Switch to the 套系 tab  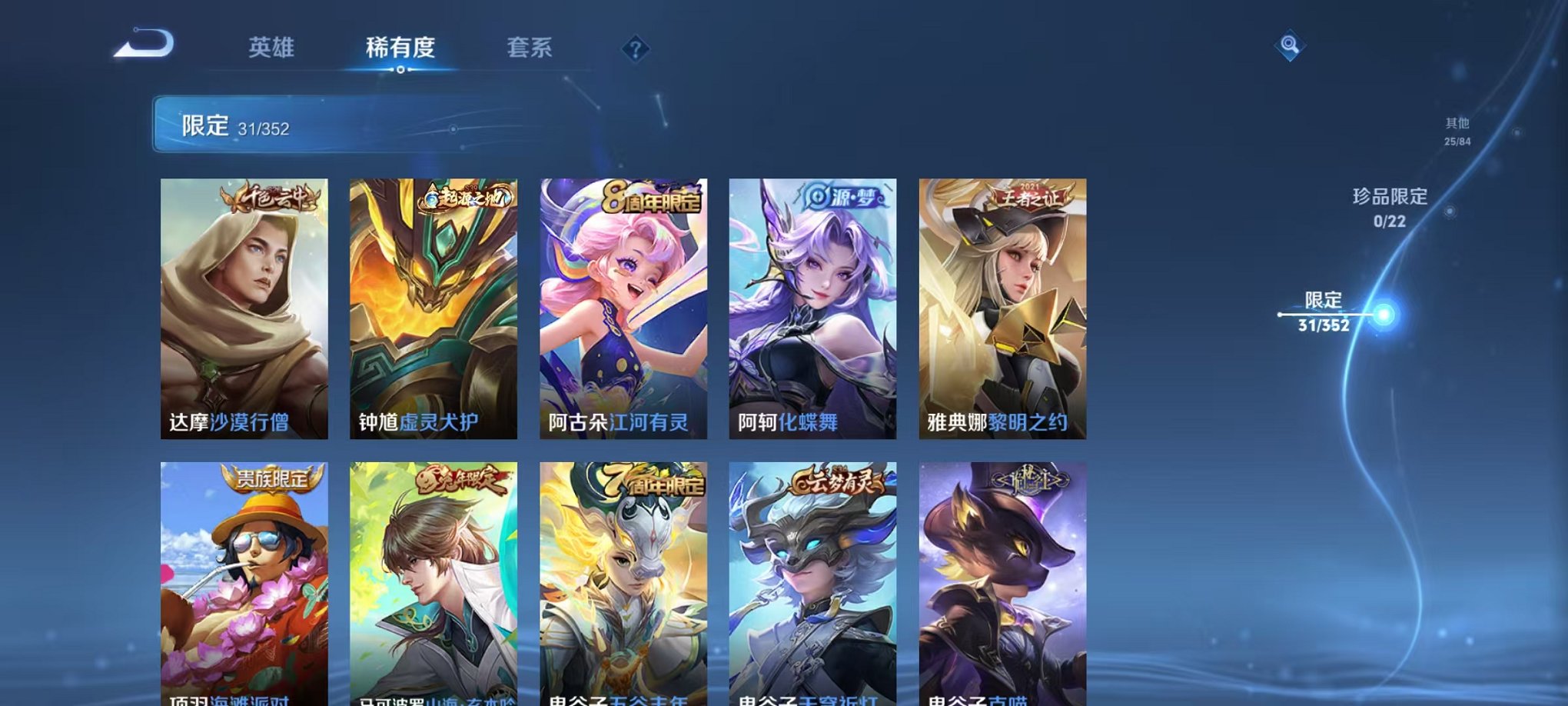531,48
